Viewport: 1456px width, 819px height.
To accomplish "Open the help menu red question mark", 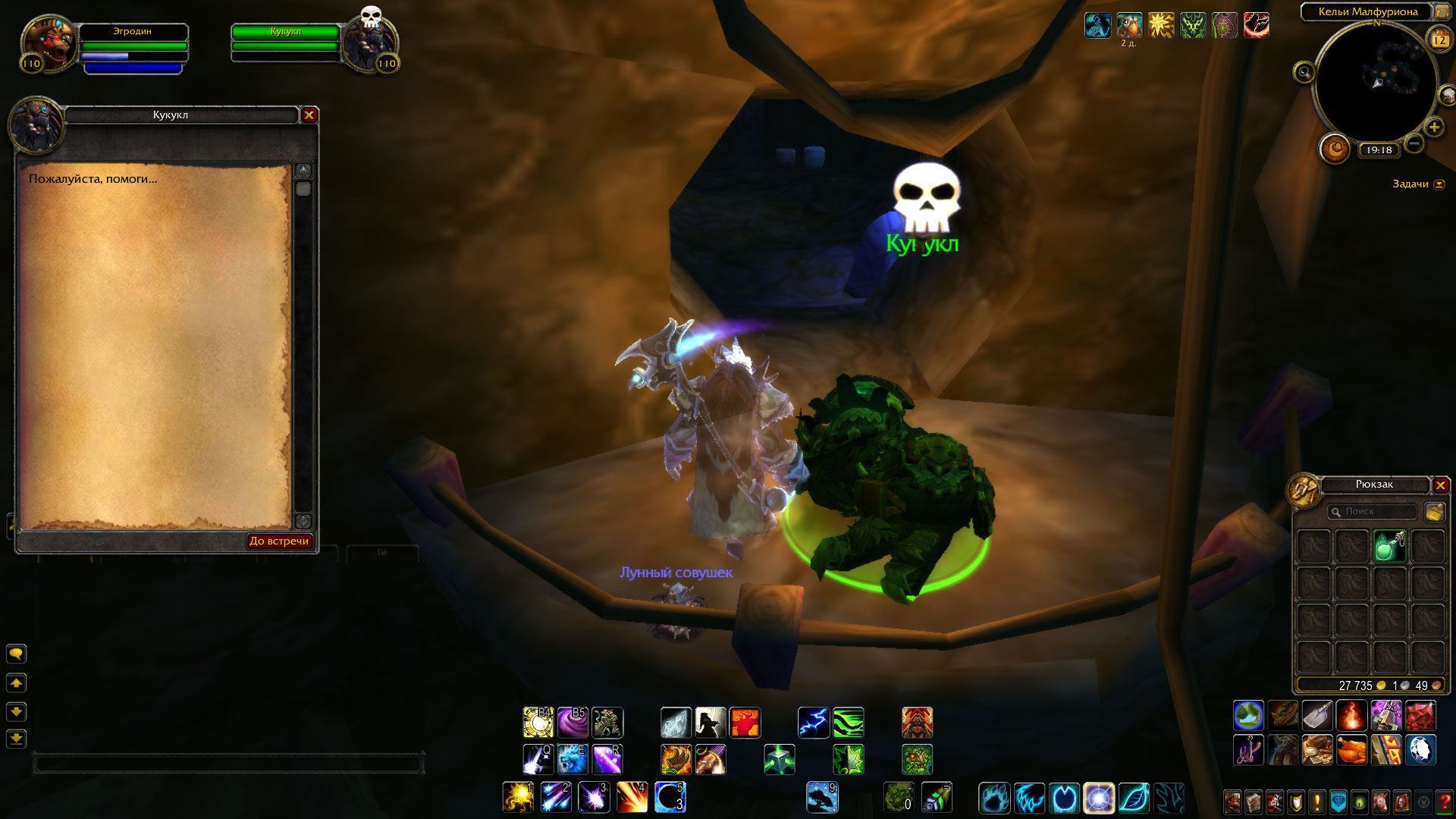I will [1444, 801].
